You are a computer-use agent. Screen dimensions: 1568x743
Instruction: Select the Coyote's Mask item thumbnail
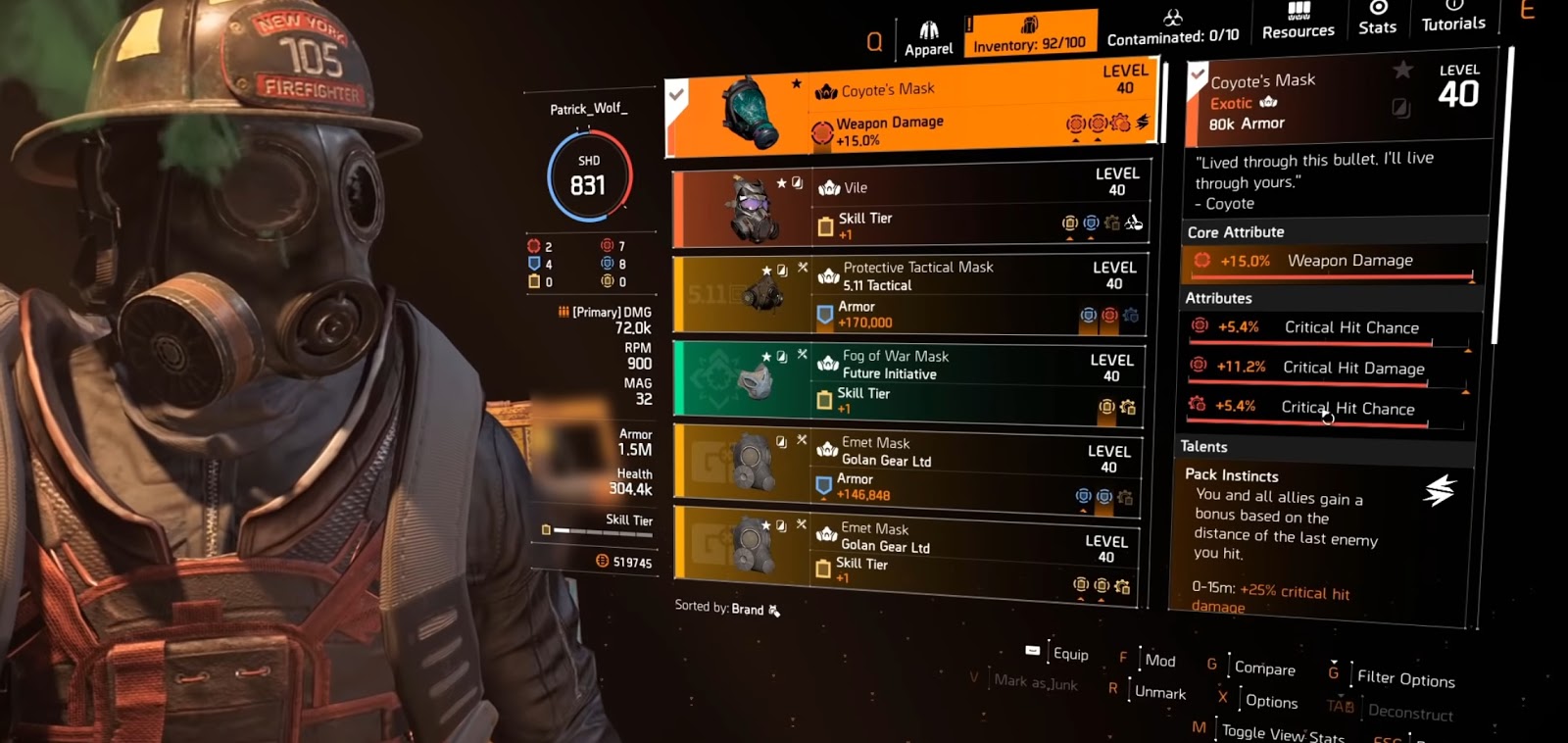point(752,110)
